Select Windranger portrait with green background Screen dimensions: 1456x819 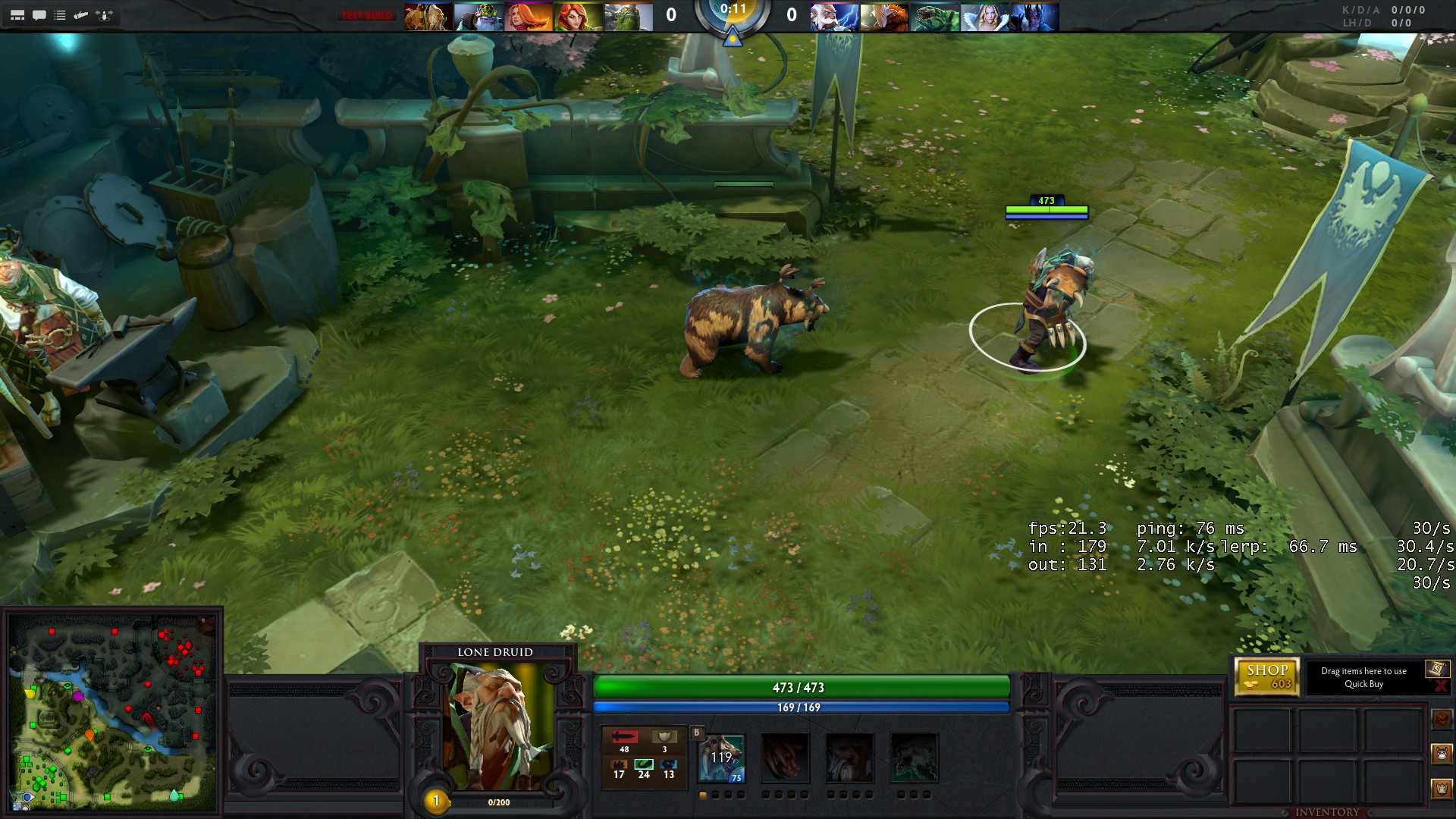point(579,17)
